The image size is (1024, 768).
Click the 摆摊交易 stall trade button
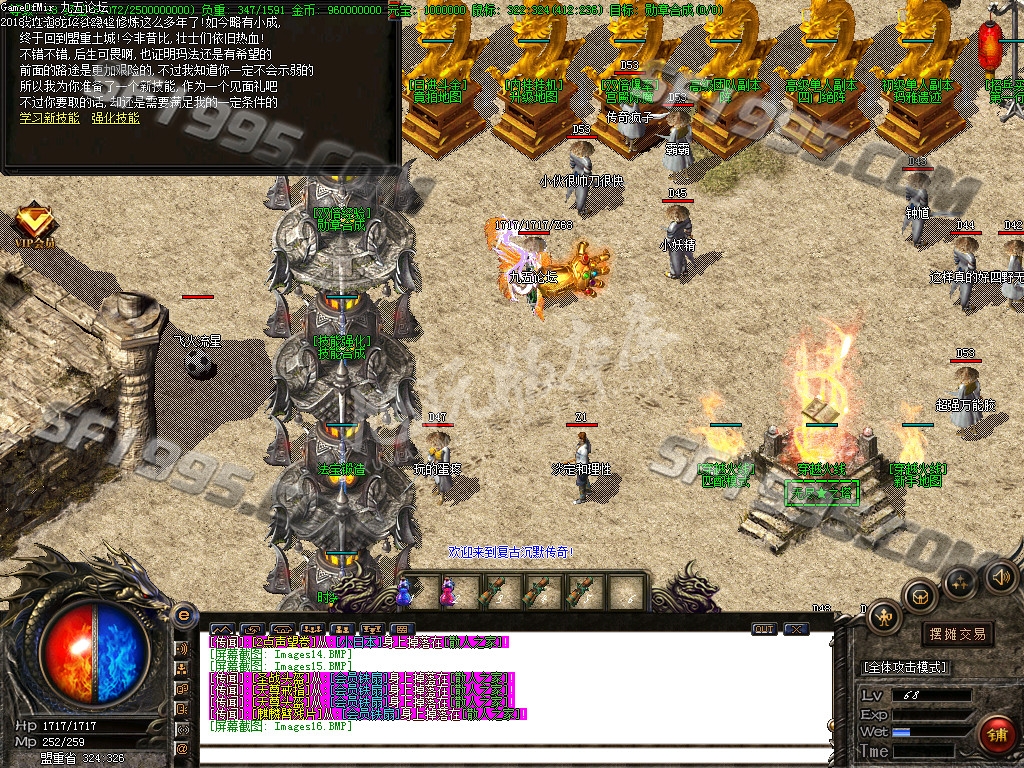tap(957, 634)
